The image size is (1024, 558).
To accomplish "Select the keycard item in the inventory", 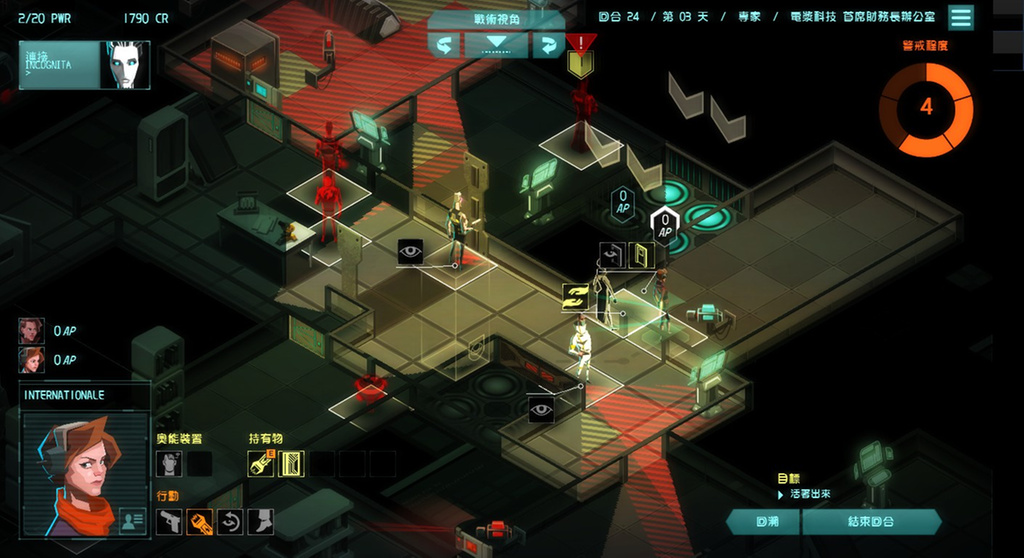I will [x=291, y=463].
